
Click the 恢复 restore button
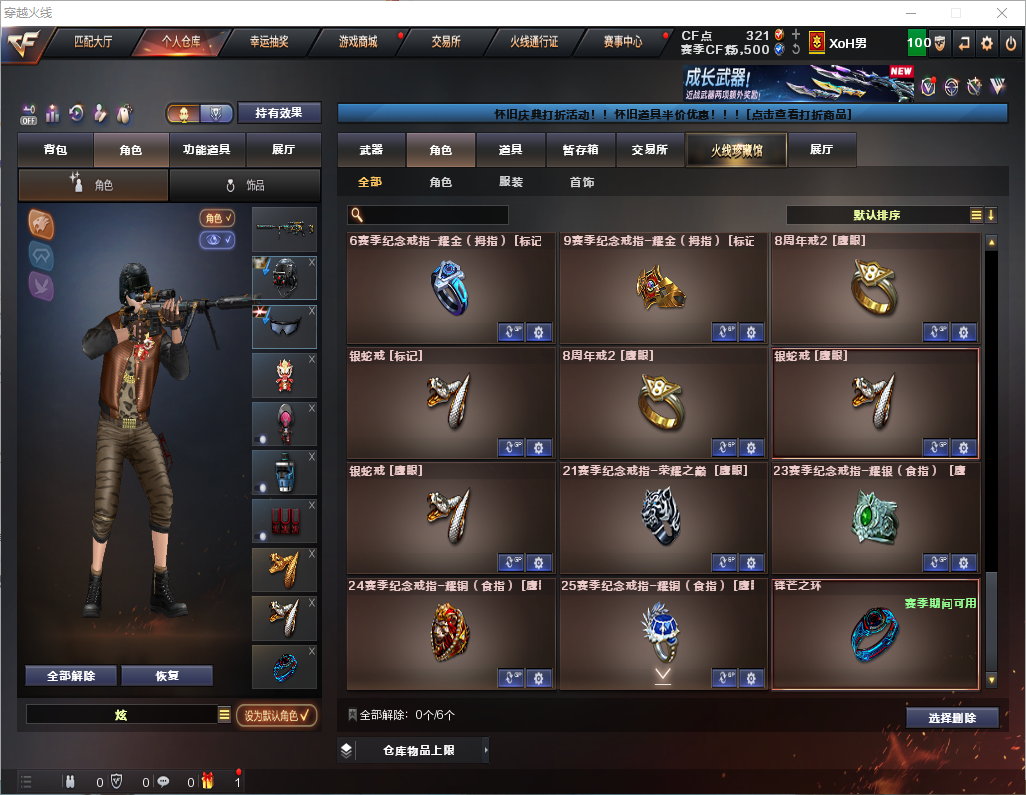click(167, 676)
